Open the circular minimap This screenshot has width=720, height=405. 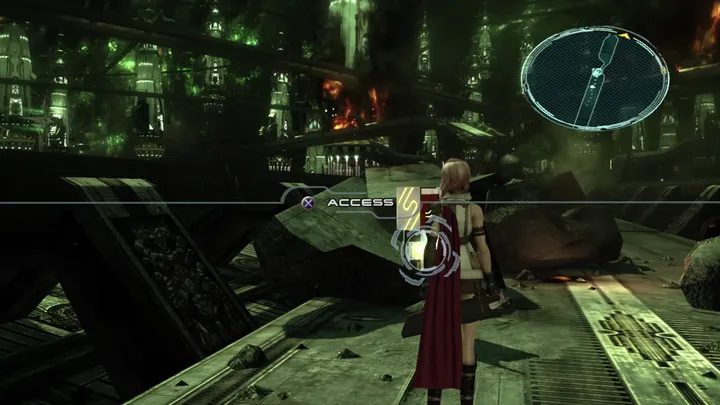tap(594, 78)
